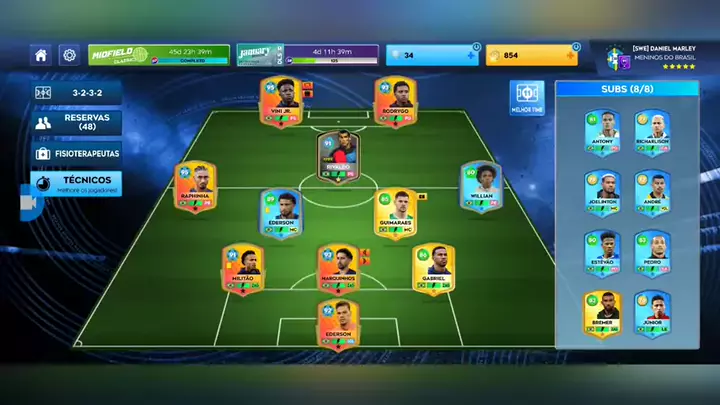Select the Marquinhos defender card
The image size is (720, 405).
click(x=339, y=270)
